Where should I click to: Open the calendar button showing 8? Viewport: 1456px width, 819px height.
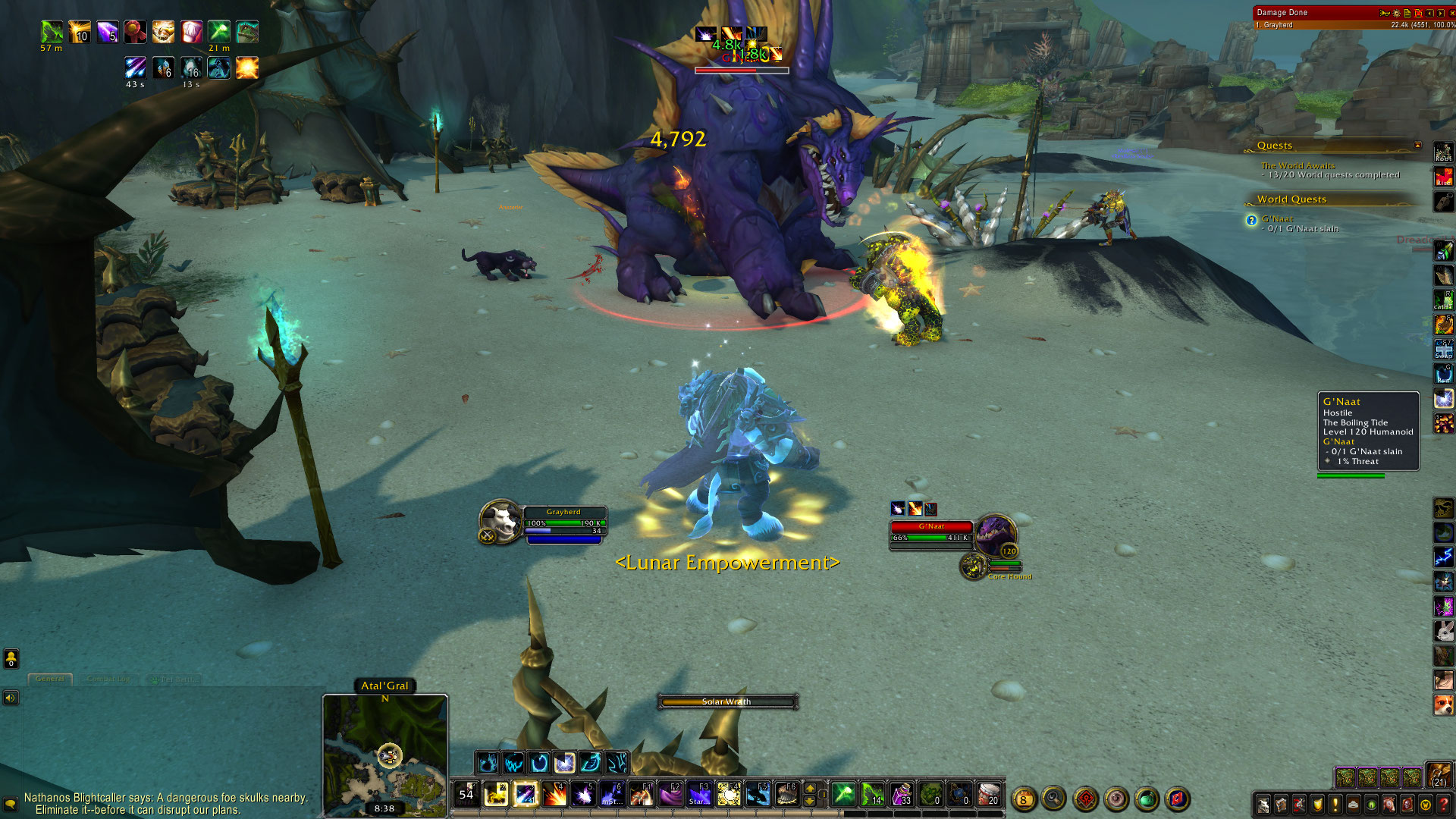point(1024,799)
